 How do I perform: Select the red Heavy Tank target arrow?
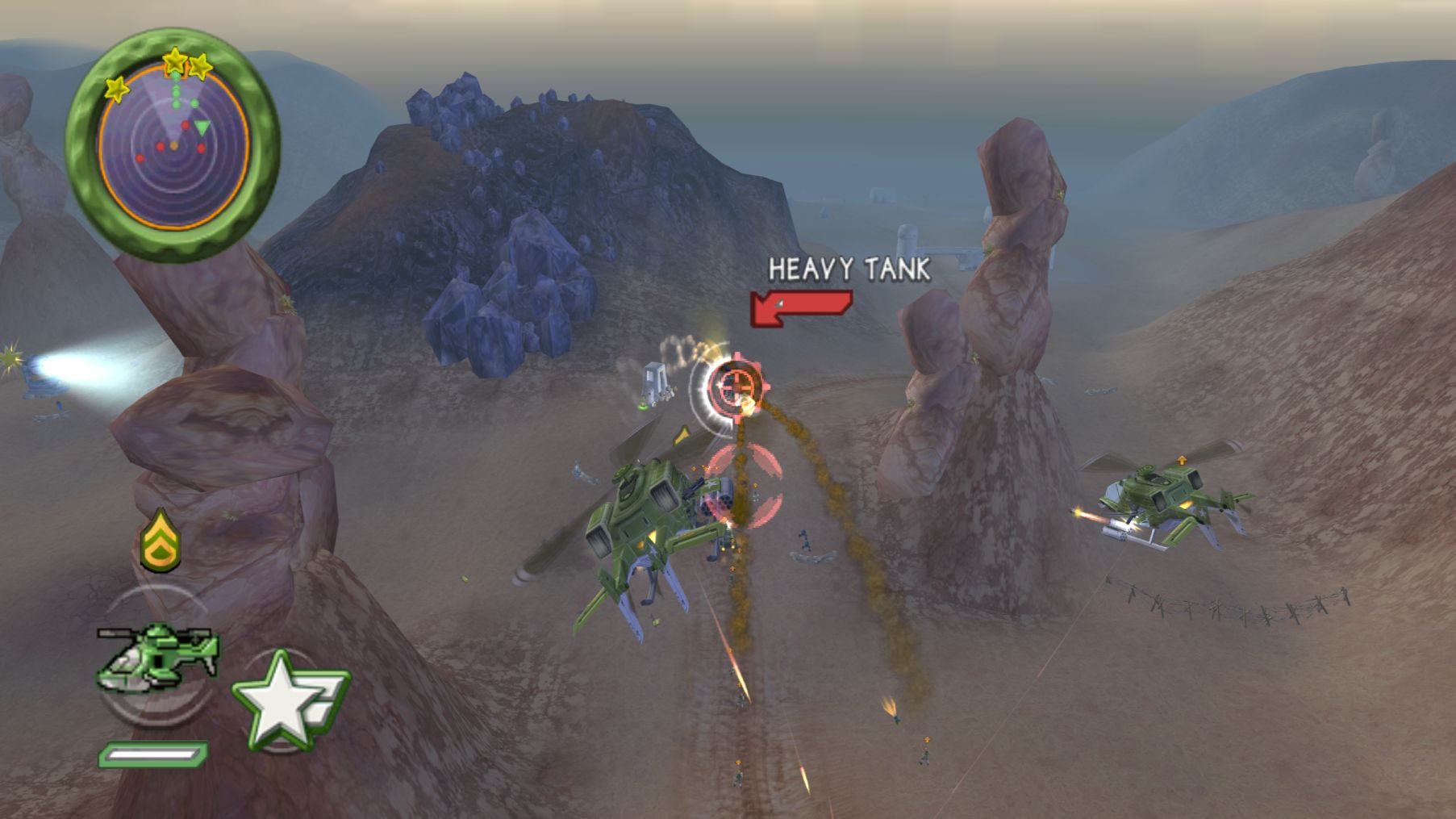pyautogui.click(x=800, y=308)
